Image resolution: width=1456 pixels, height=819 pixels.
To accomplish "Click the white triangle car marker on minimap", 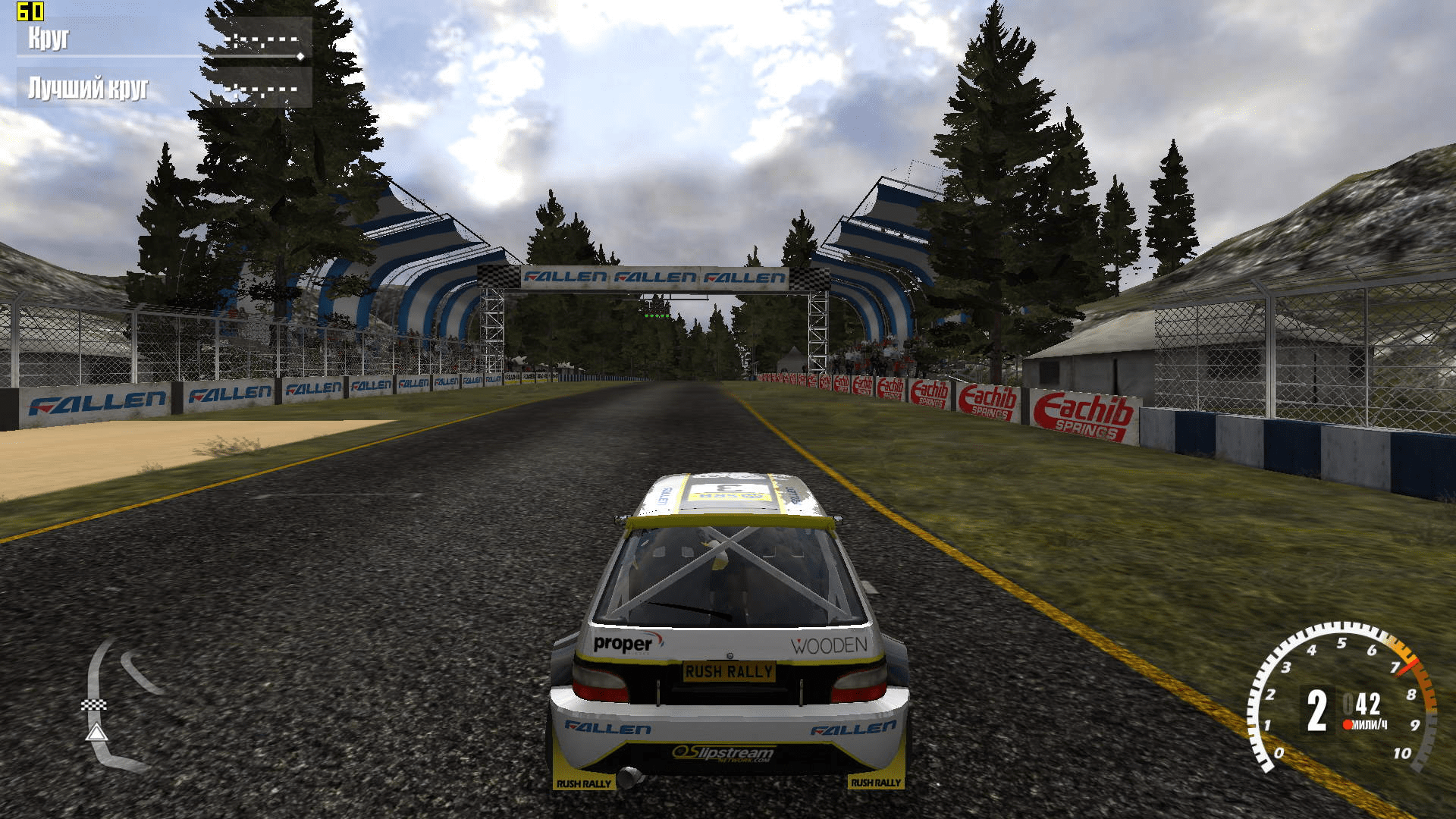I will click(96, 733).
